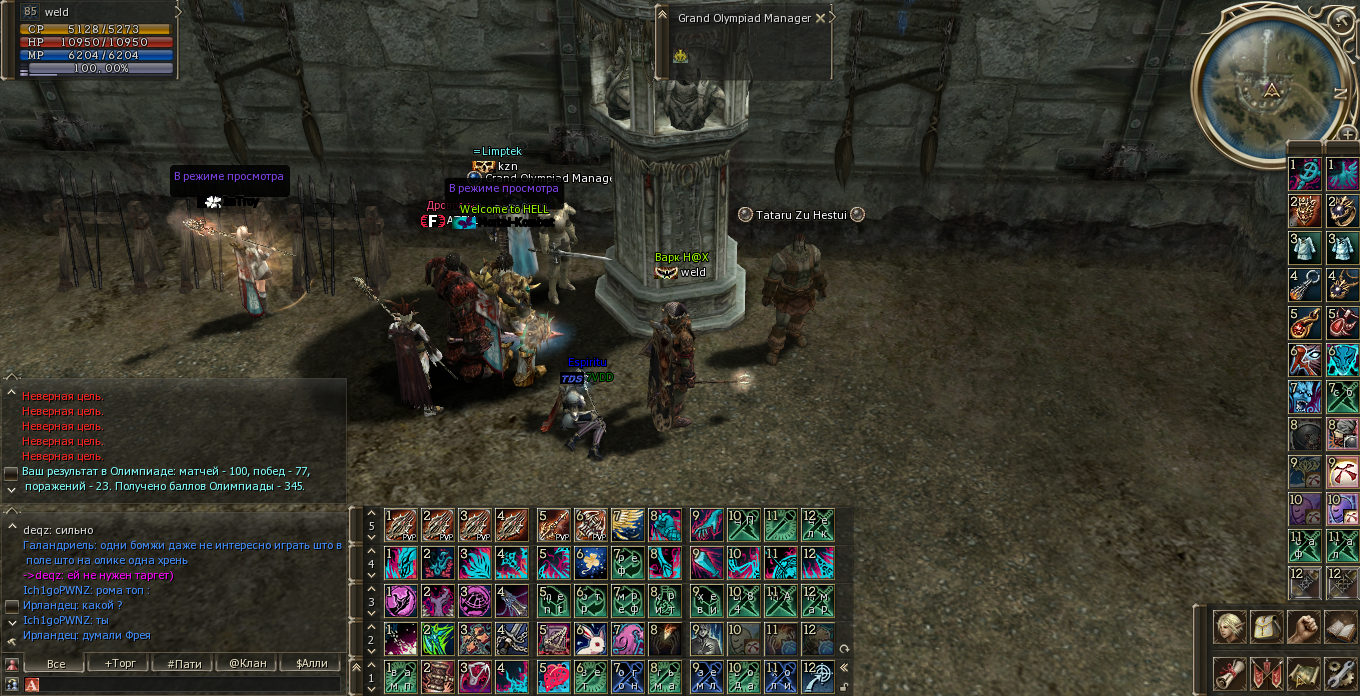Open the character status menu icon
The image size is (1360, 696).
1229,627
